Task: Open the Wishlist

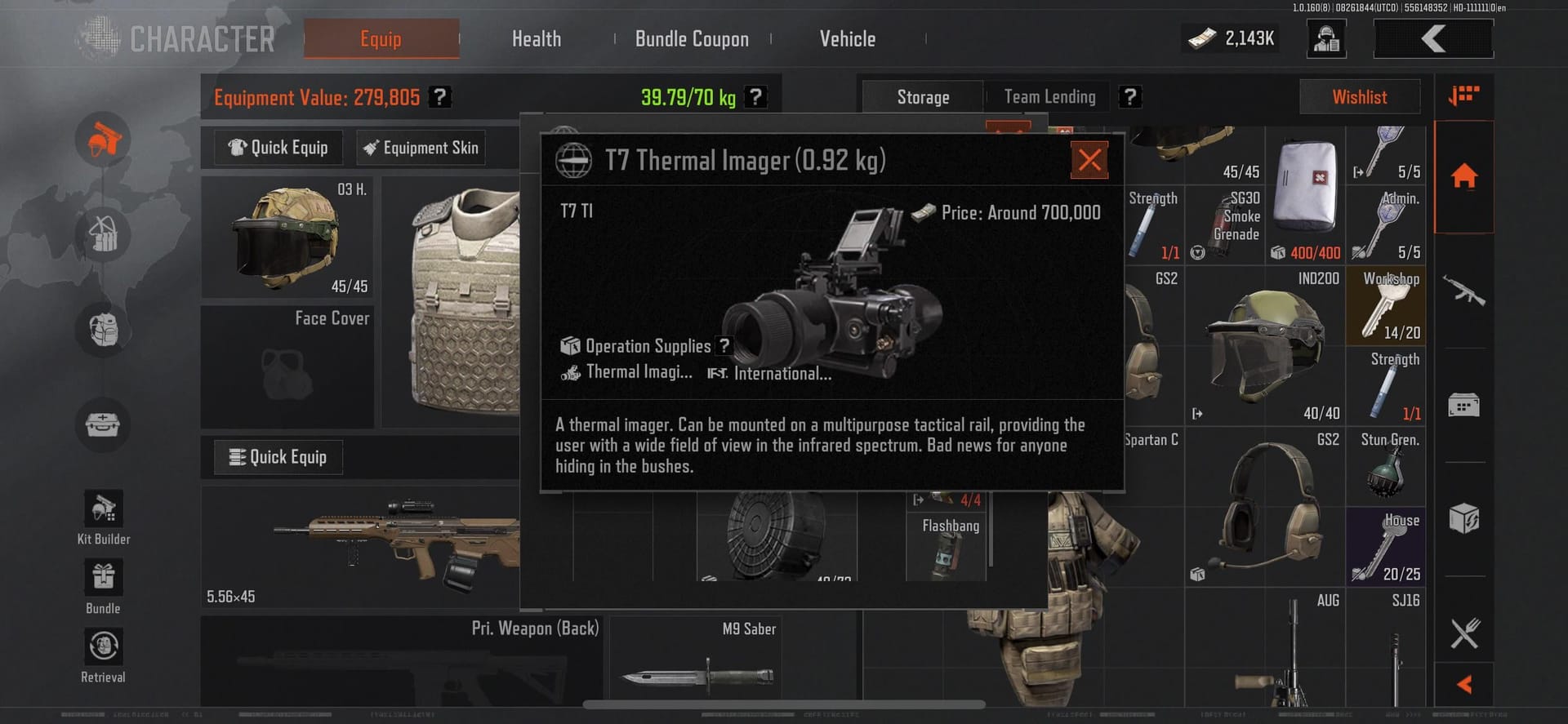Action: [1359, 97]
